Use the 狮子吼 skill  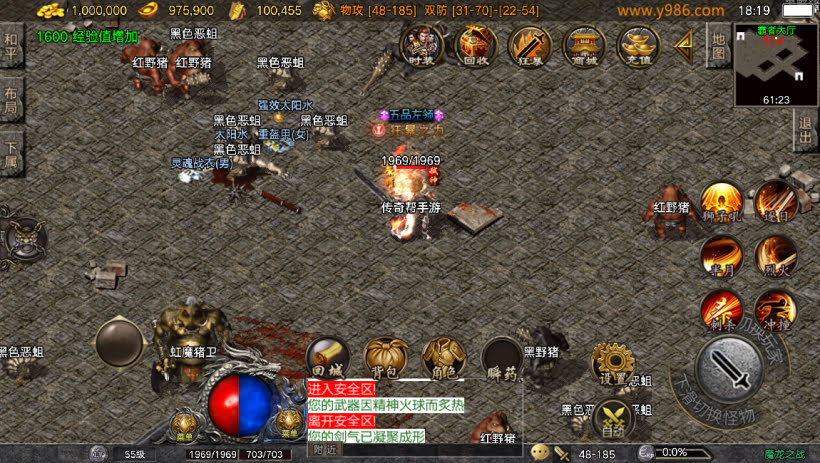pyautogui.click(x=720, y=201)
